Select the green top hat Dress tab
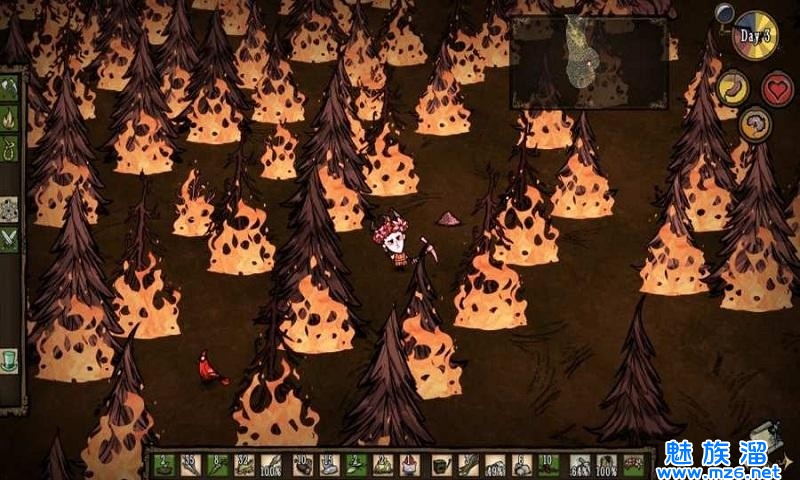Image resolution: width=800 pixels, height=480 pixels. (x=10, y=357)
